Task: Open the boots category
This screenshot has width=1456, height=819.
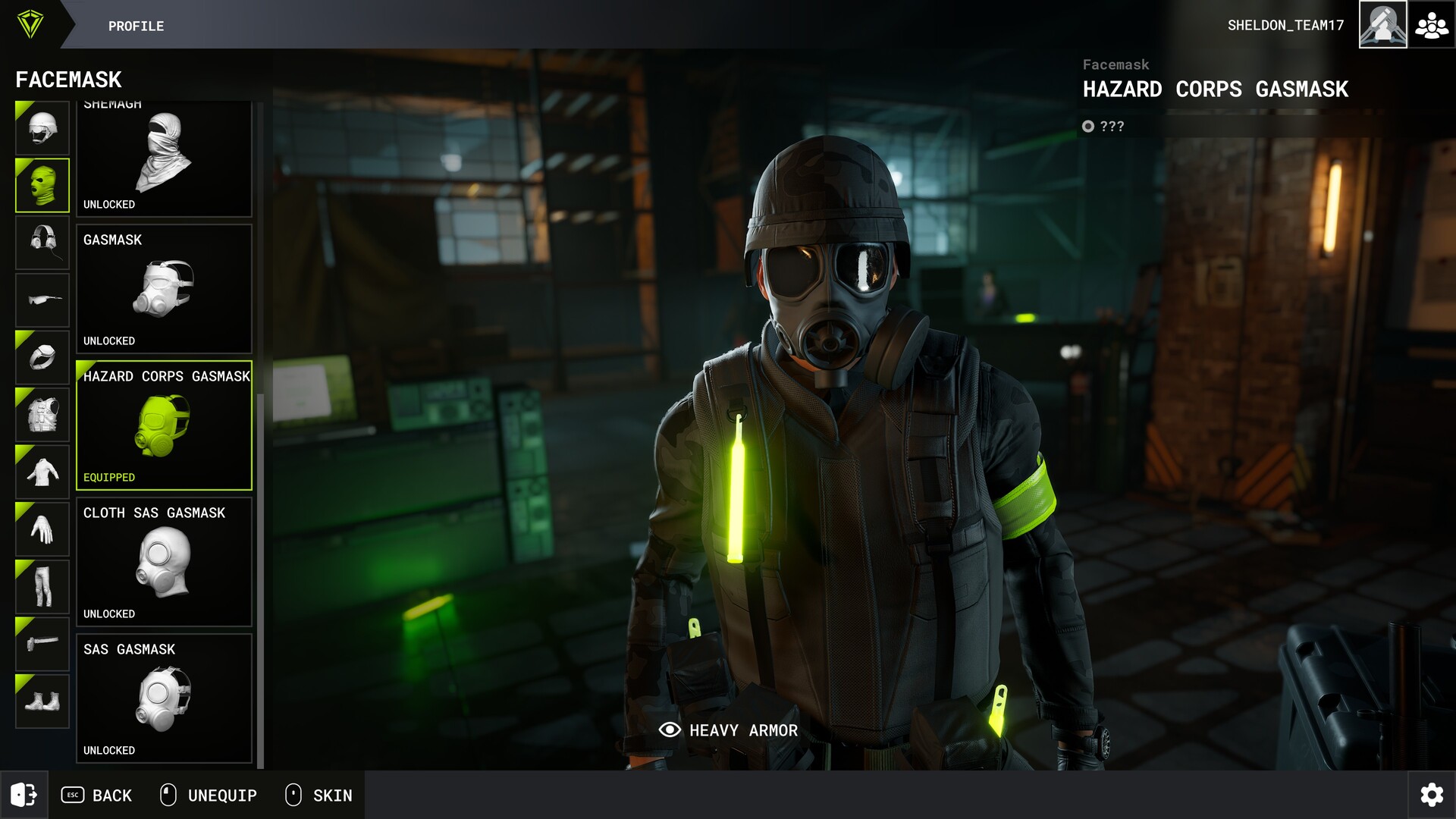Action: 42,701
